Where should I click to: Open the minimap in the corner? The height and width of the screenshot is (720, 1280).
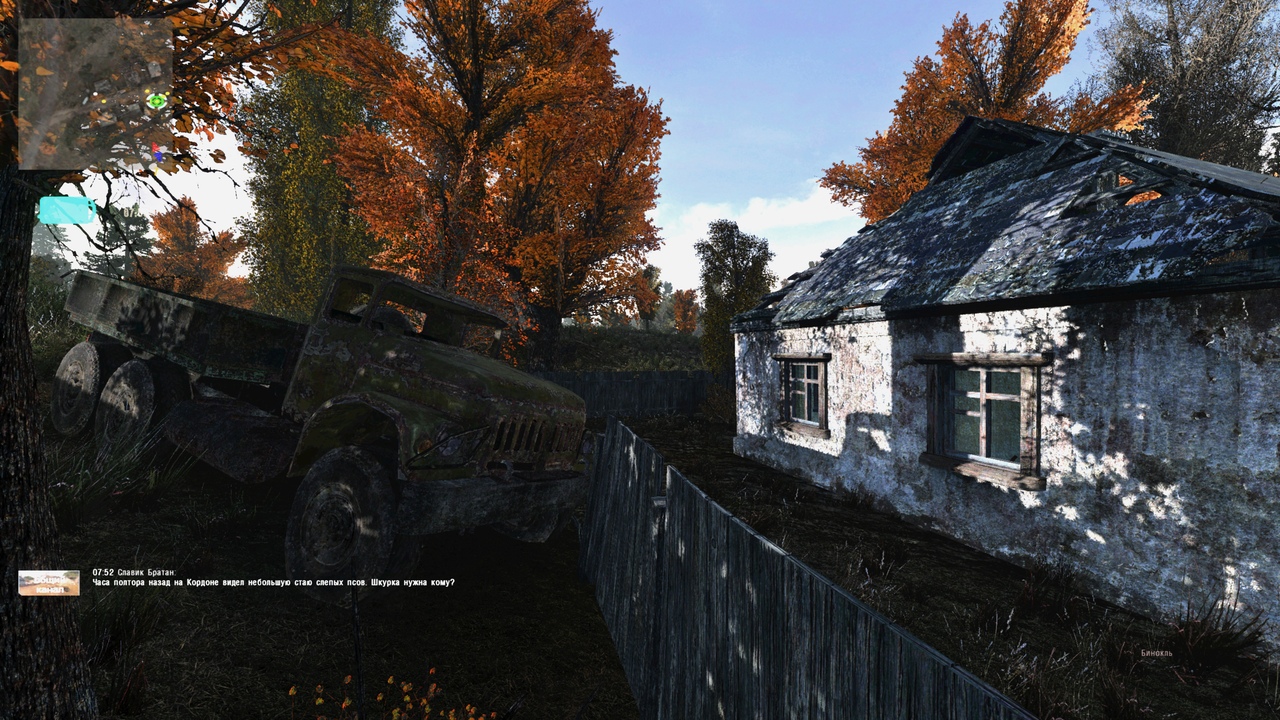point(95,93)
